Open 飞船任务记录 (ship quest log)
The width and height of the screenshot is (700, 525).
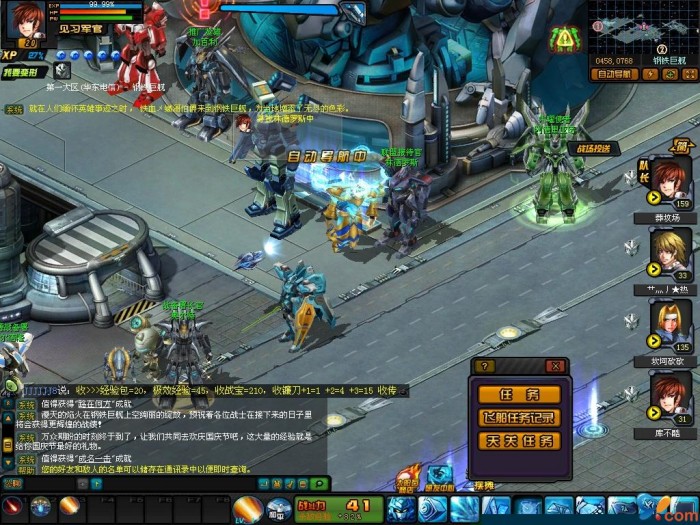519,417
